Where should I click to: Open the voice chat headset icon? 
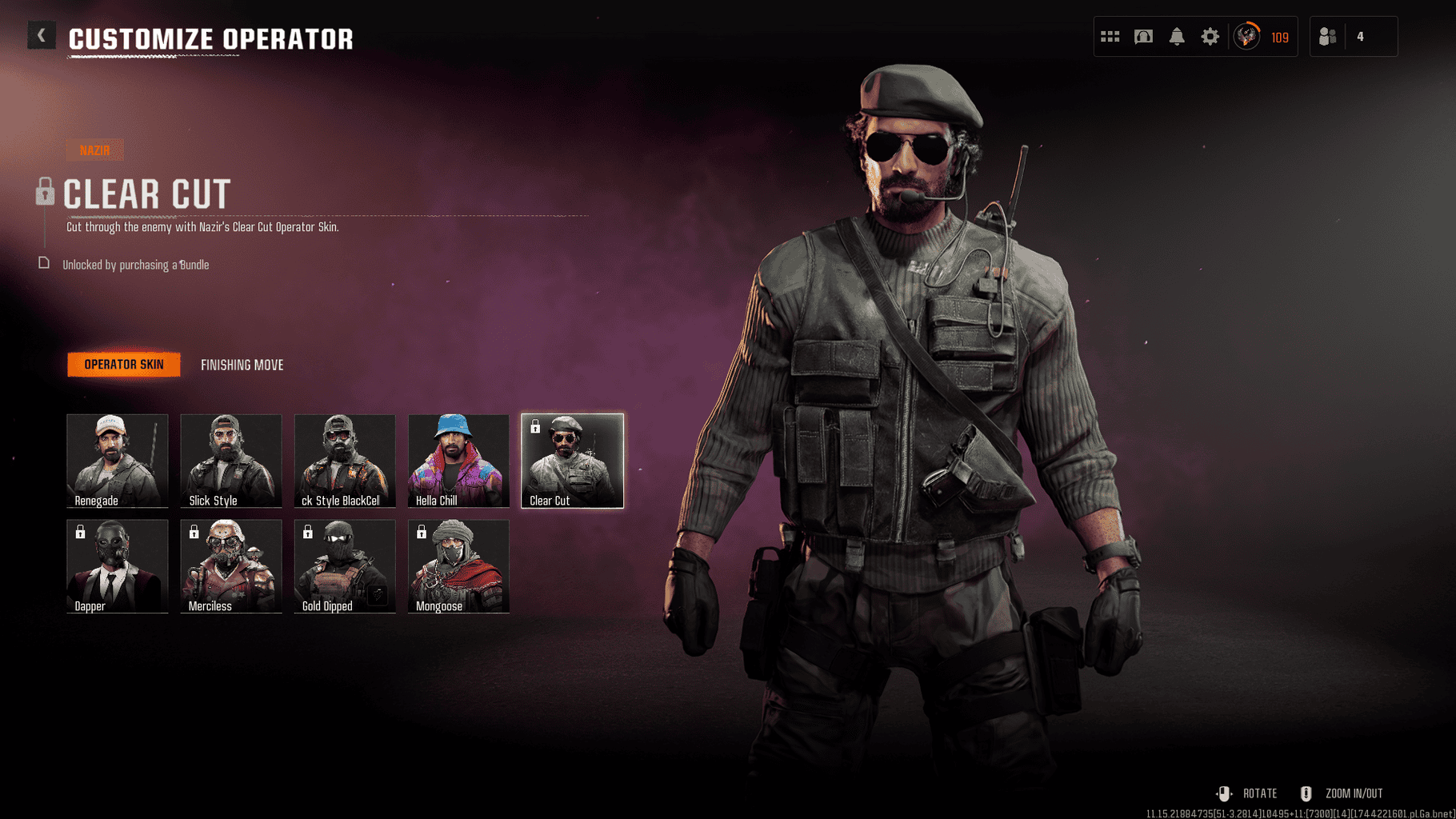tap(1143, 36)
